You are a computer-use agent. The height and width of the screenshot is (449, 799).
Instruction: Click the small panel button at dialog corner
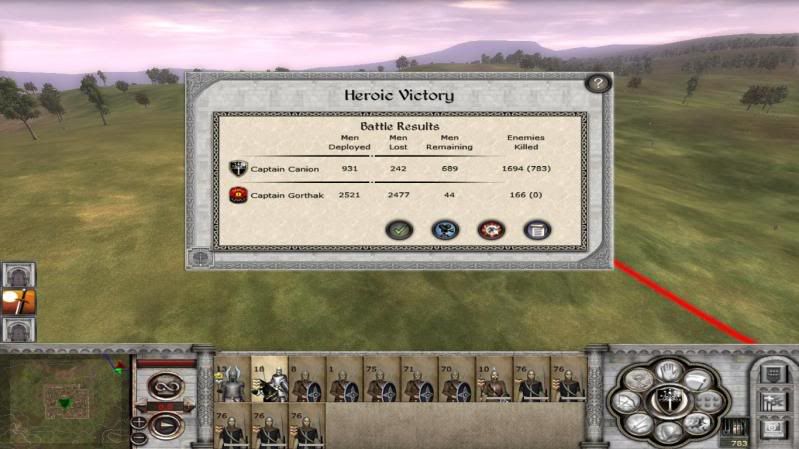coord(202,256)
